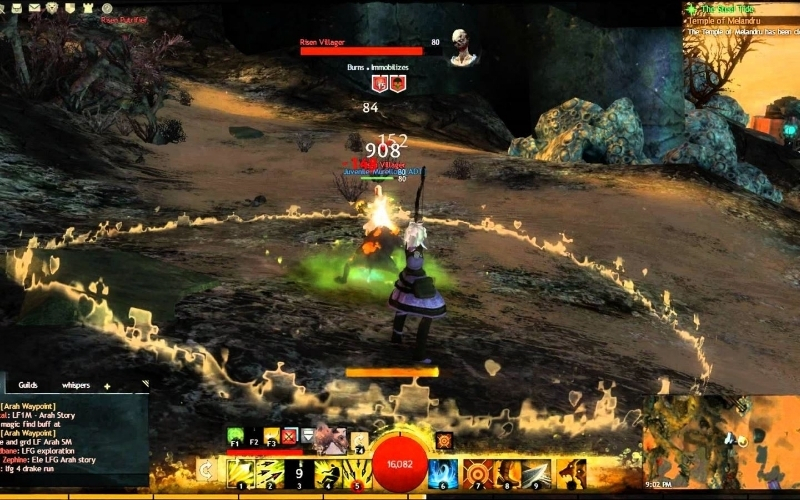This screenshot has height=500, width=800.
Task: Click the weapon swap arrow icon
Action: 206,468
